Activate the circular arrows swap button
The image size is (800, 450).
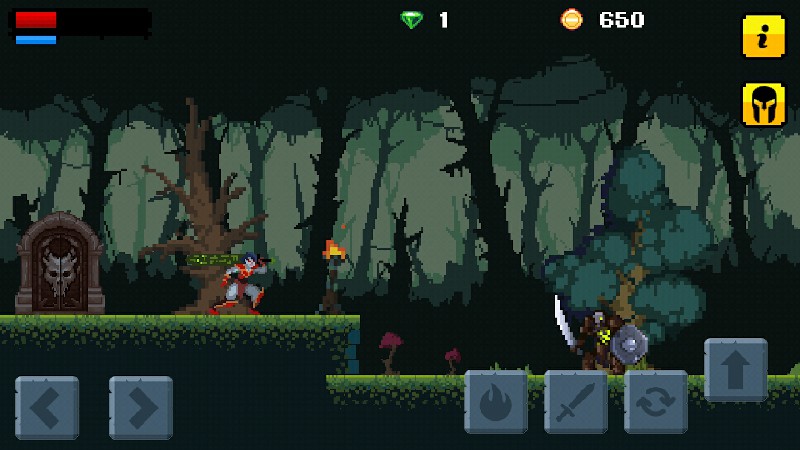pyautogui.click(x=656, y=401)
